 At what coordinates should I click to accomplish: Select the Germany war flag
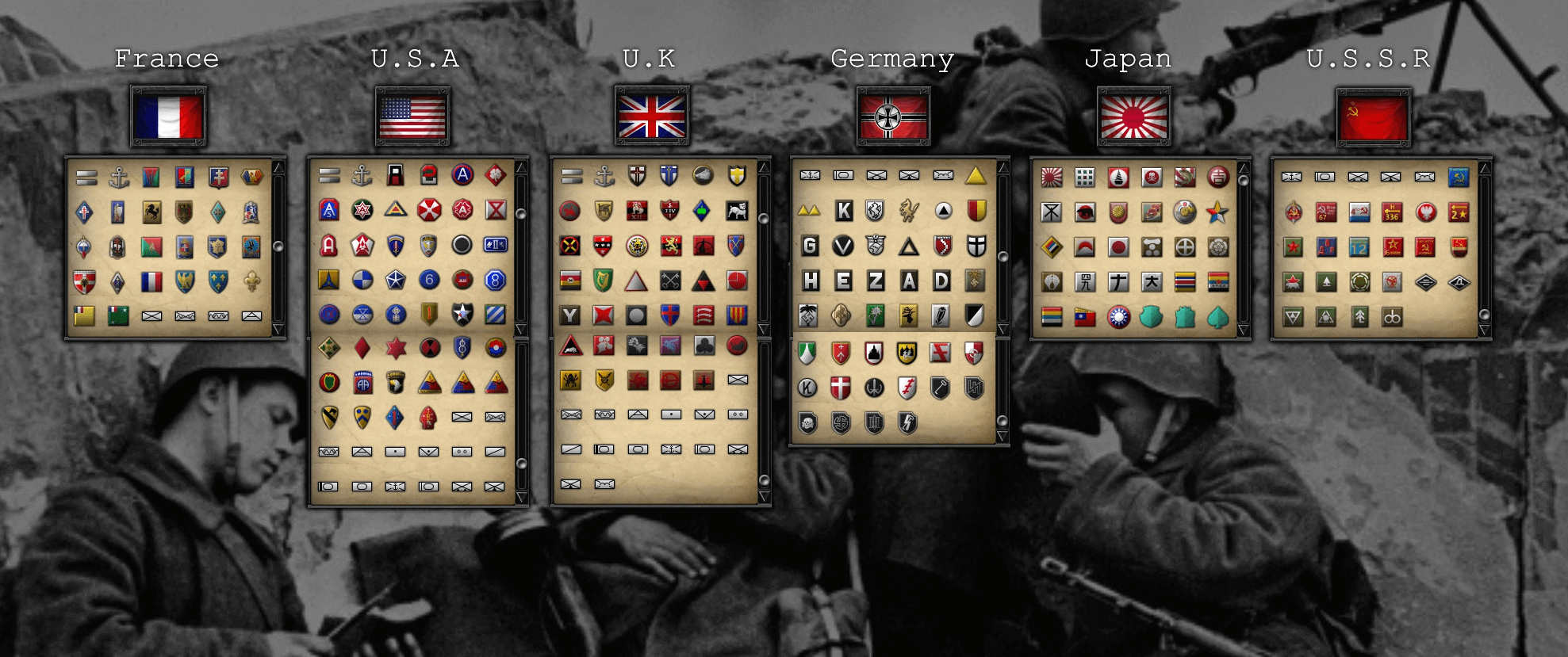pyautogui.click(x=893, y=117)
